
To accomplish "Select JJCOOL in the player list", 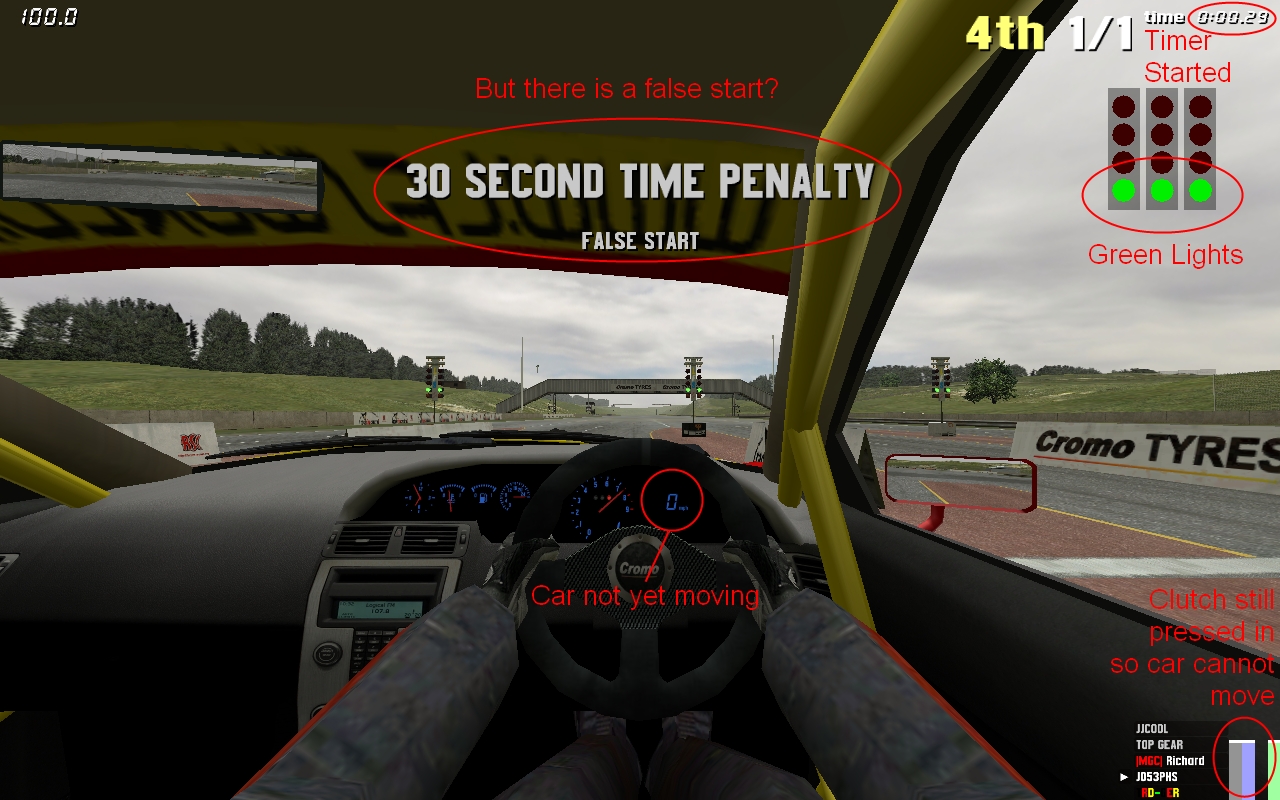I will [x=1152, y=729].
